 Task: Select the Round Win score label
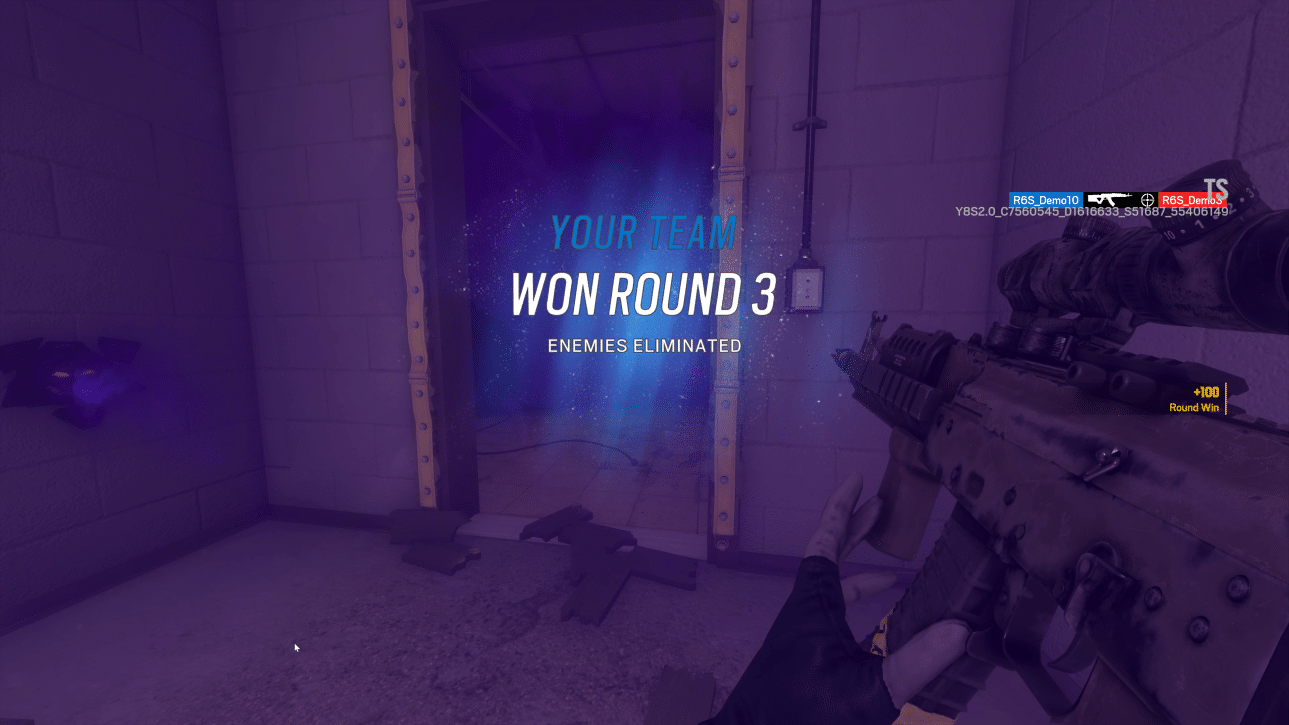[1193, 408]
